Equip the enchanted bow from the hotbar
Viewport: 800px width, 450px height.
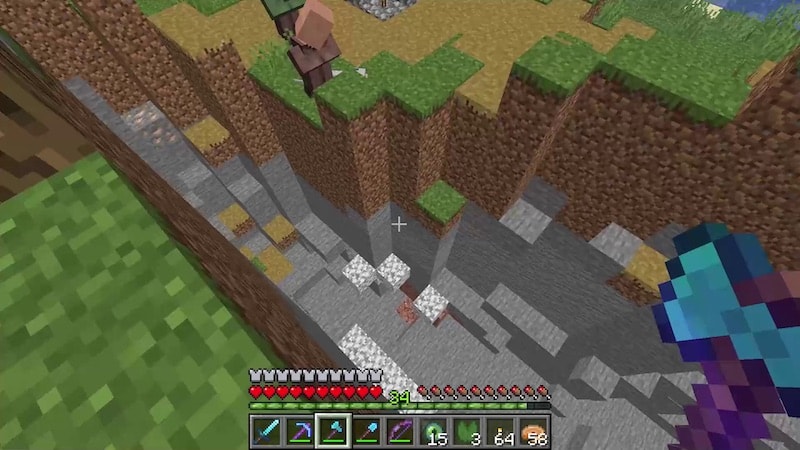[x=400, y=432]
